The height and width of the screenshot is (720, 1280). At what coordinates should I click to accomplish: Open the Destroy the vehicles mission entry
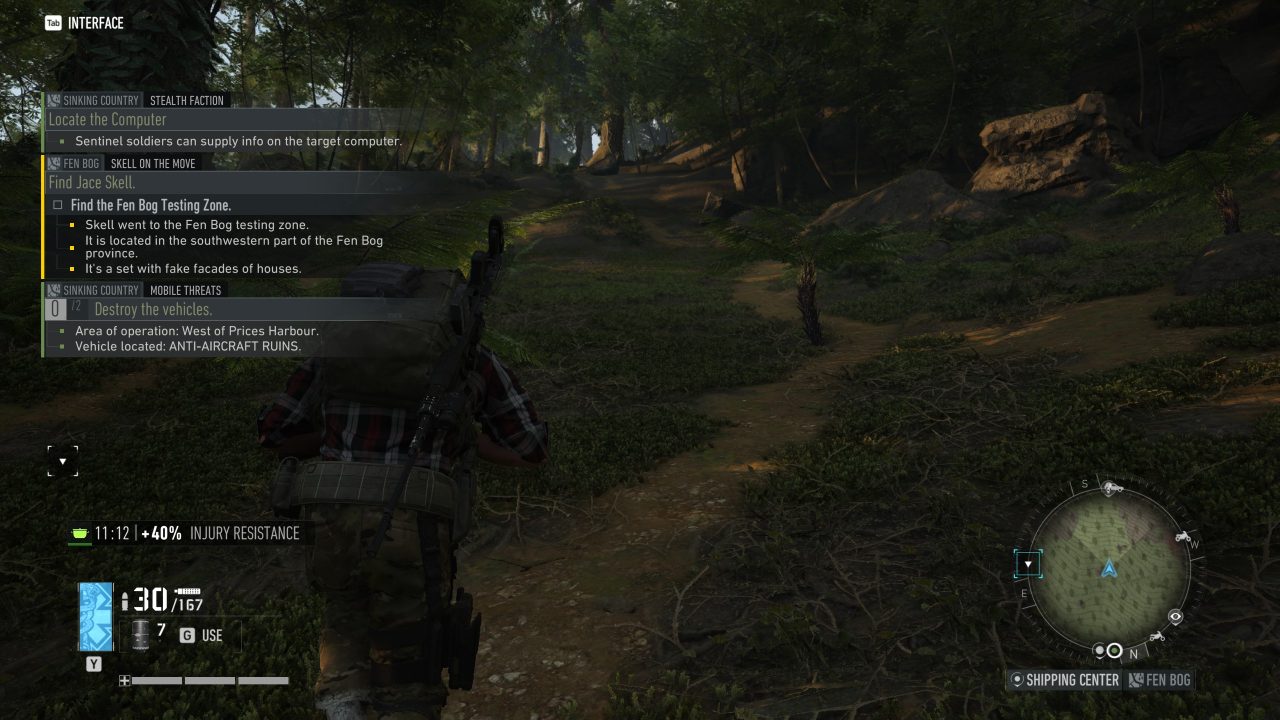(153, 309)
